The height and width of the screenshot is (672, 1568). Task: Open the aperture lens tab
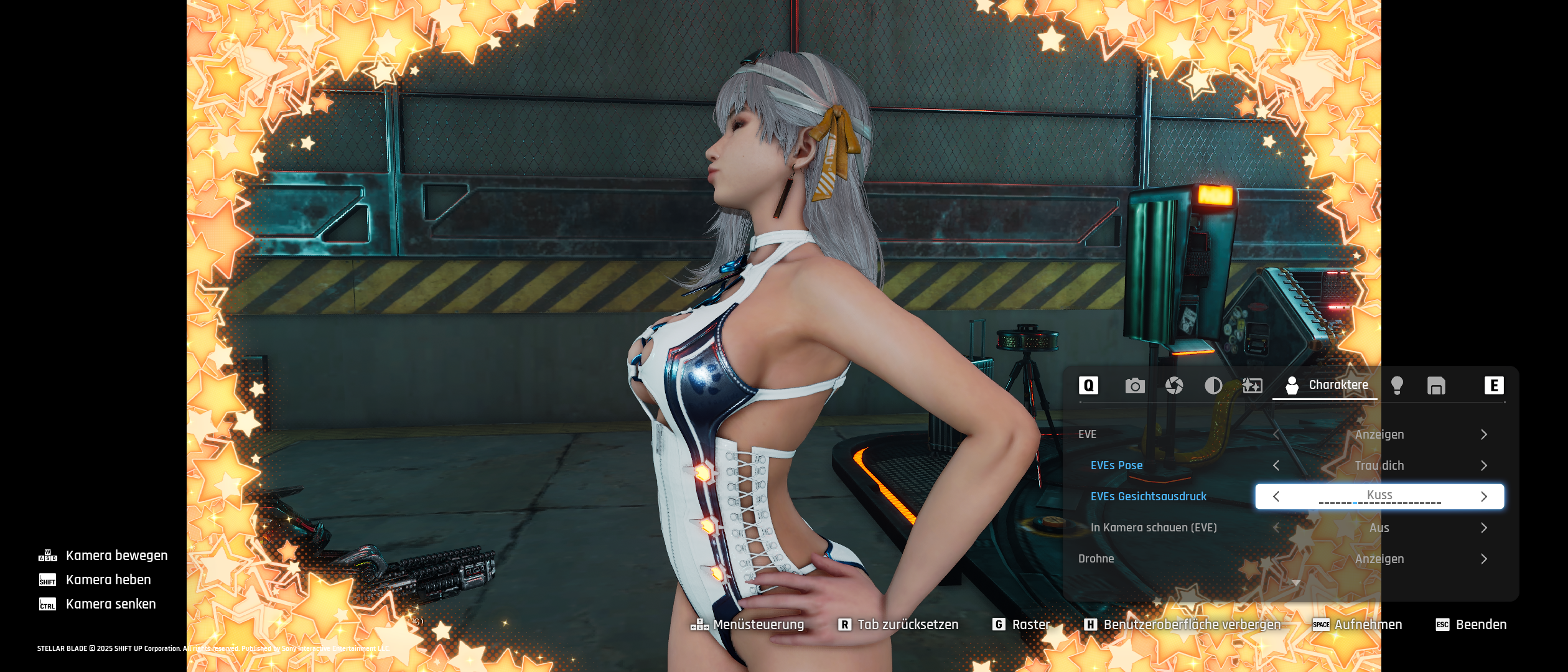coord(1174,386)
